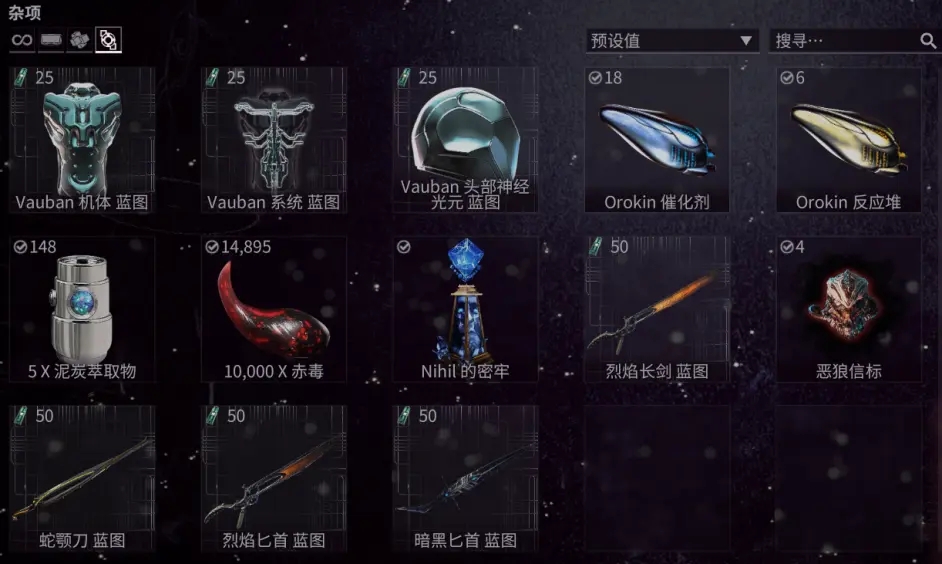Screen dimensions: 942x564
Task: Open the 预设值 sort dropdown
Action: click(671, 41)
